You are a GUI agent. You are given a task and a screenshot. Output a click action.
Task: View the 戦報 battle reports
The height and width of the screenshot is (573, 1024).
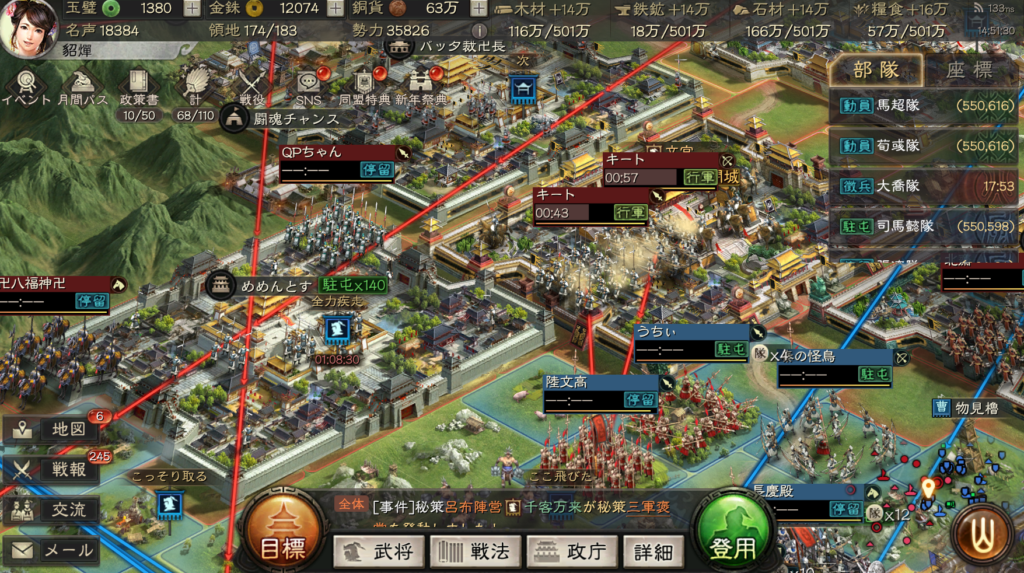pyautogui.click(x=51, y=470)
